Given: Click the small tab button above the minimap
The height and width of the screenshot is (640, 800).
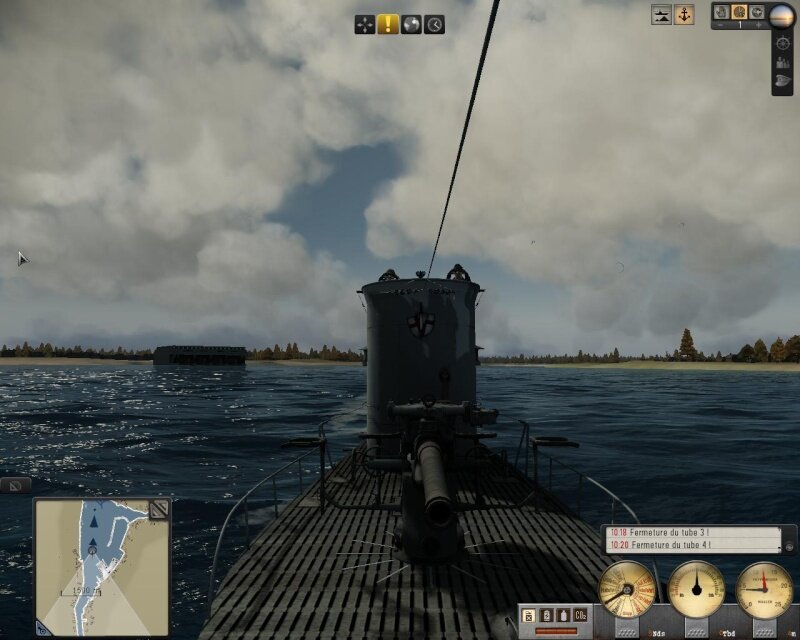Looking at the screenshot, I should coord(15,485).
